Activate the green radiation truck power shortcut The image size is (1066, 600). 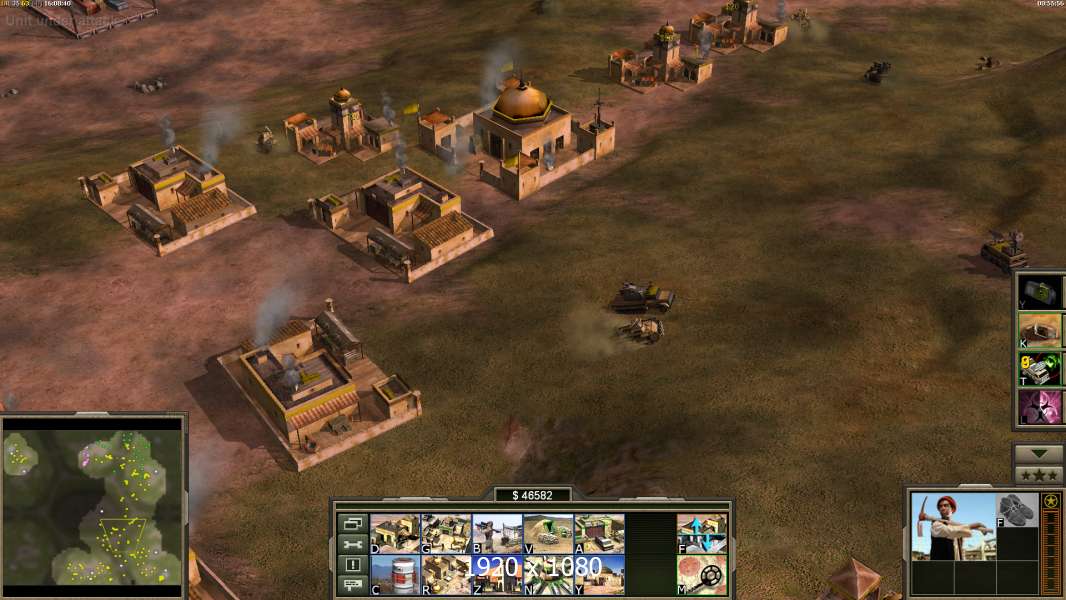click(1040, 369)
